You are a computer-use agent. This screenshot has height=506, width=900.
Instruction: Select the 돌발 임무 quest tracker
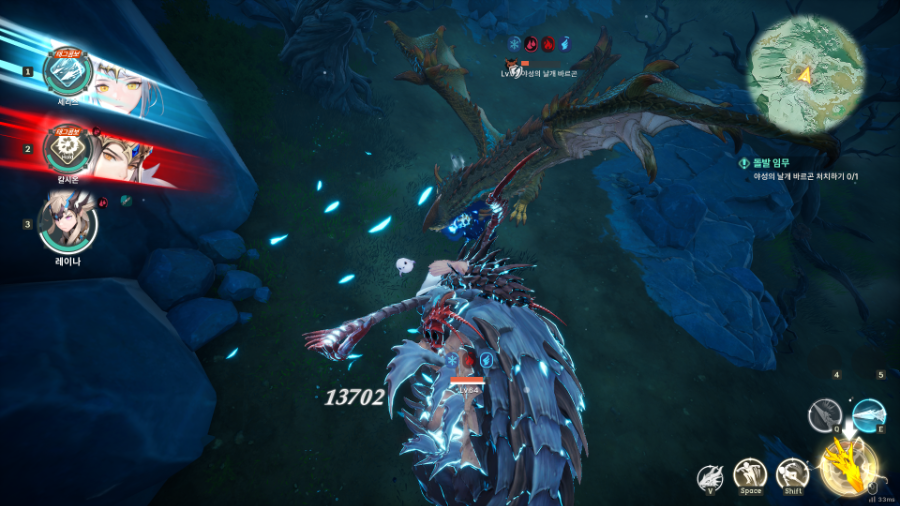pos(790,169)
